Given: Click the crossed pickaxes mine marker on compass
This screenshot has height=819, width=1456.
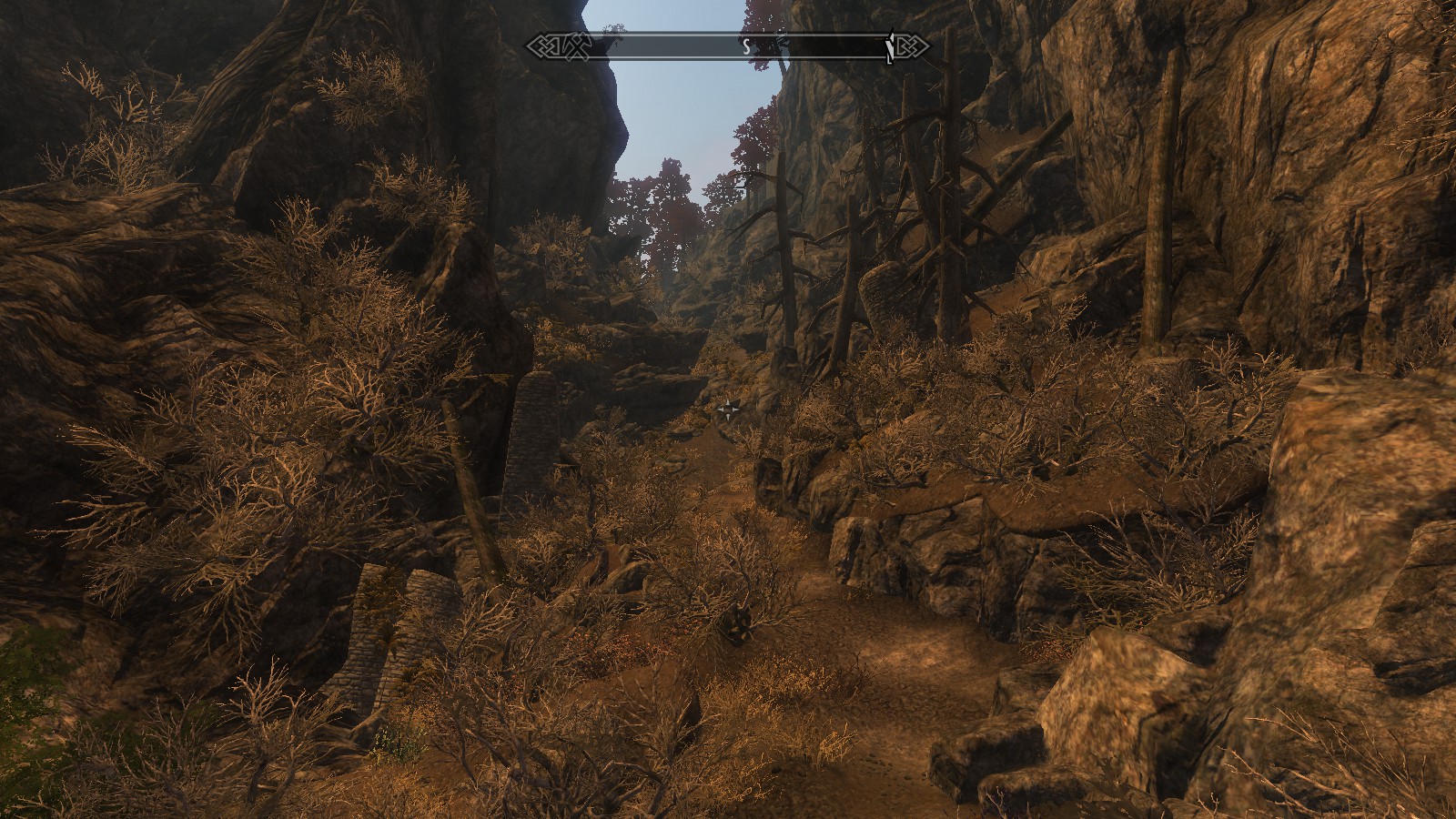Looking at the screenshot, I should 579,45.
